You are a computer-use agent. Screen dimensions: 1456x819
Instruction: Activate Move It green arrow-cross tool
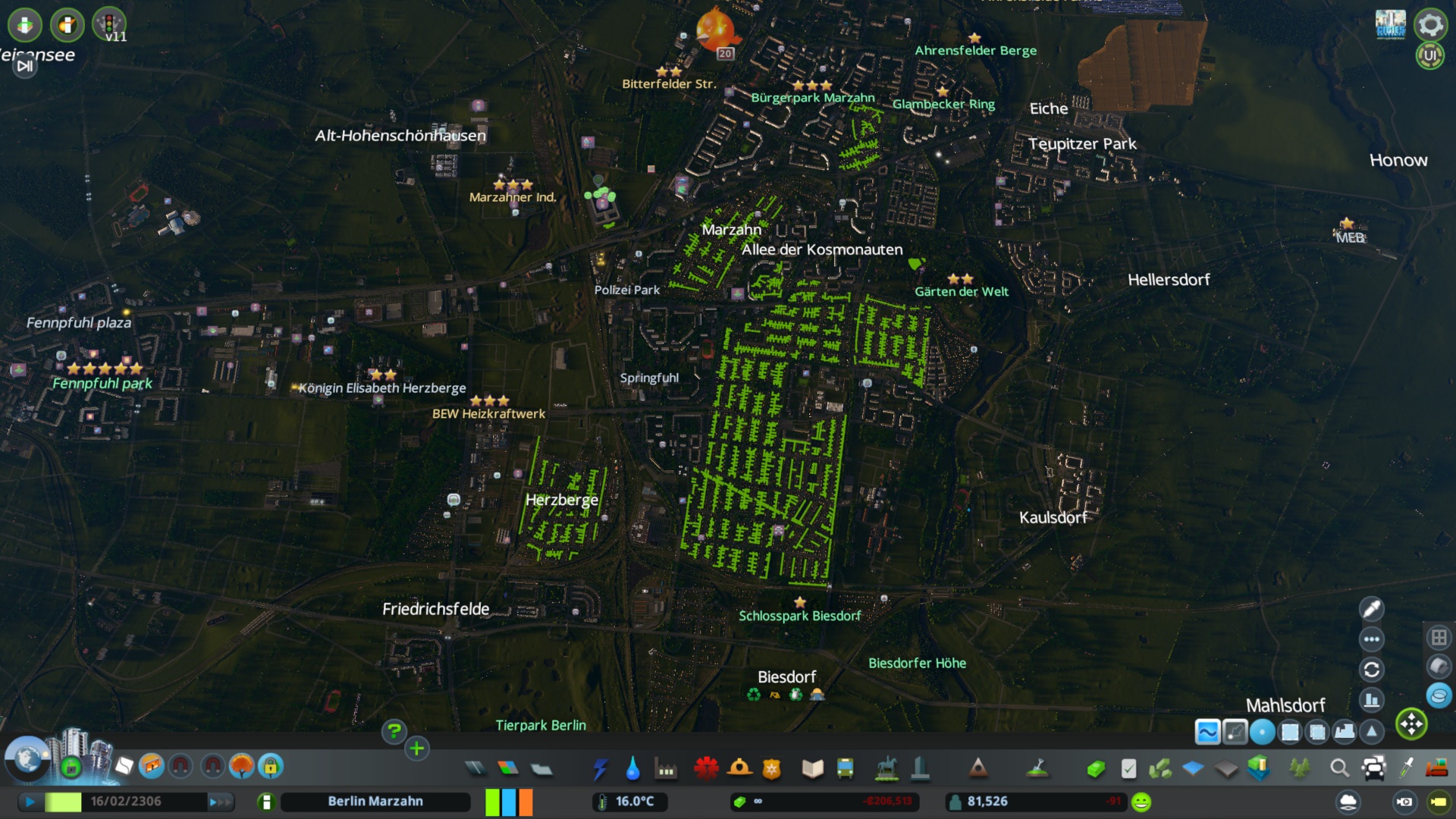tap(1411, 724)
